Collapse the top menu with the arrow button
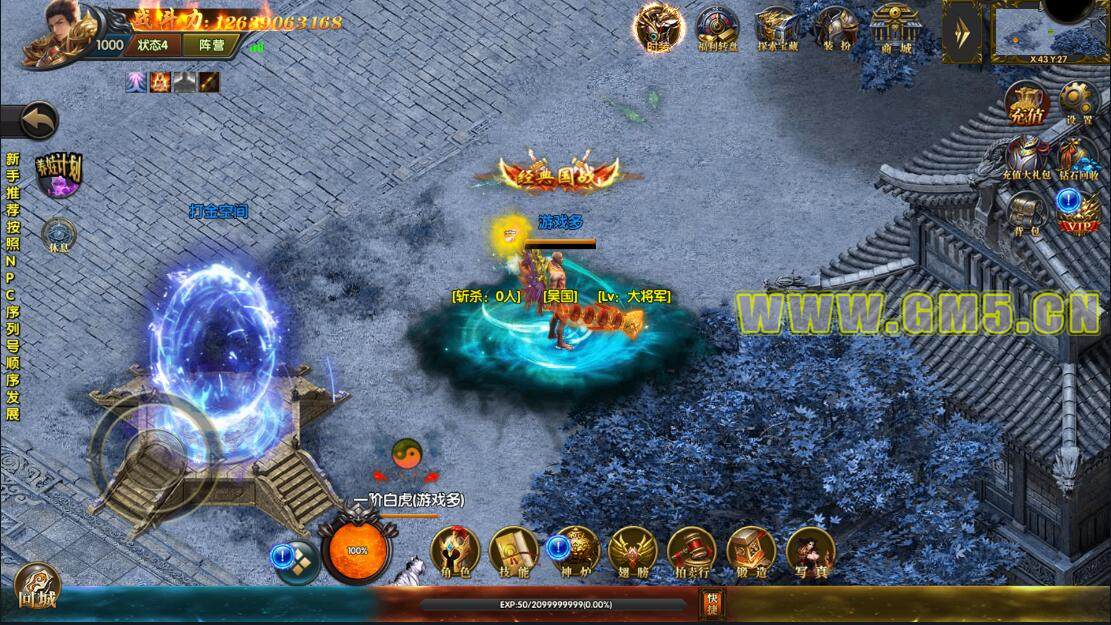Screen dimensions: 1111x625 (962, 32)
